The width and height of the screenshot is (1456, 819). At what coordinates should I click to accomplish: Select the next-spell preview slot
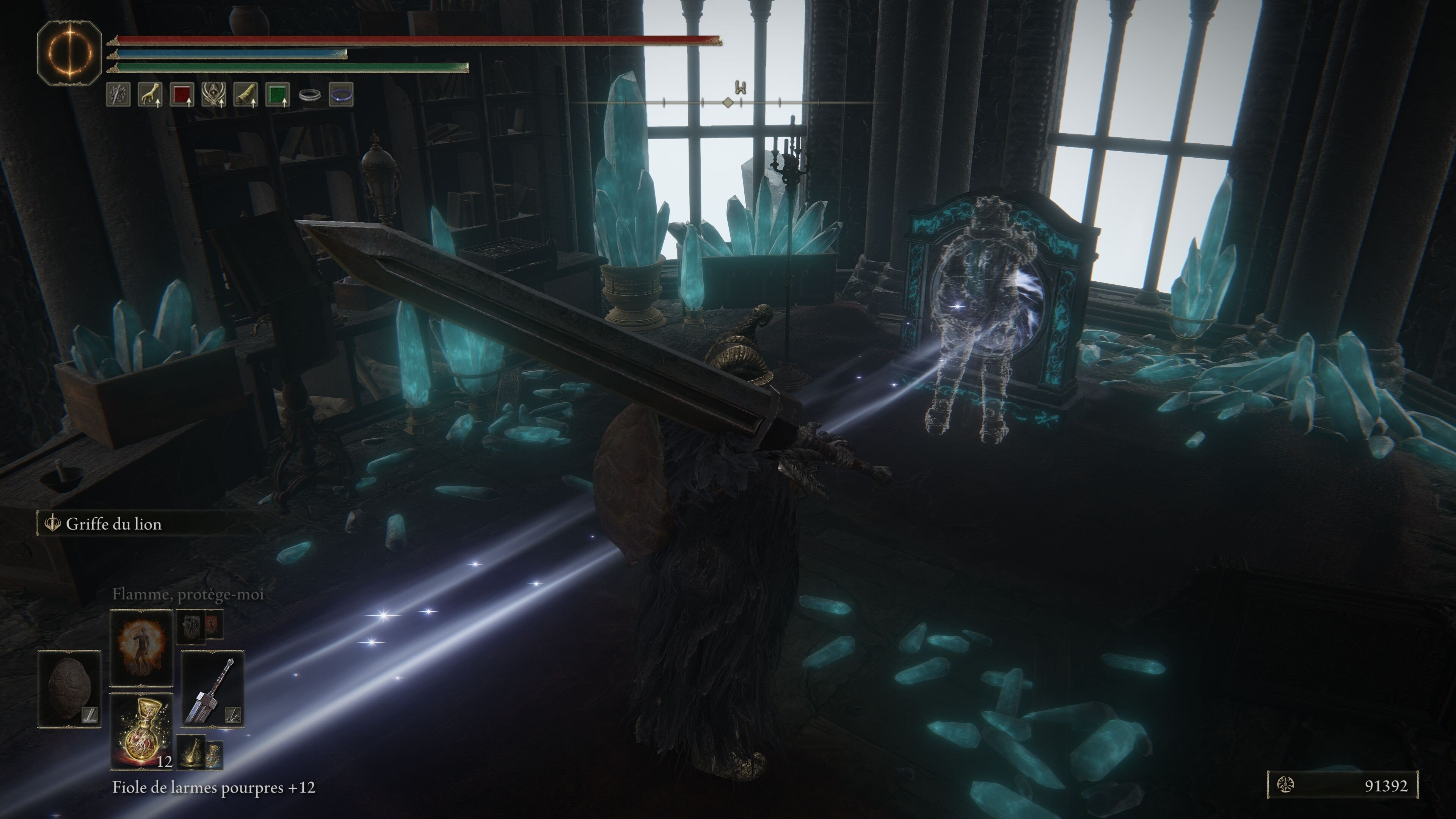coord(200,626)
